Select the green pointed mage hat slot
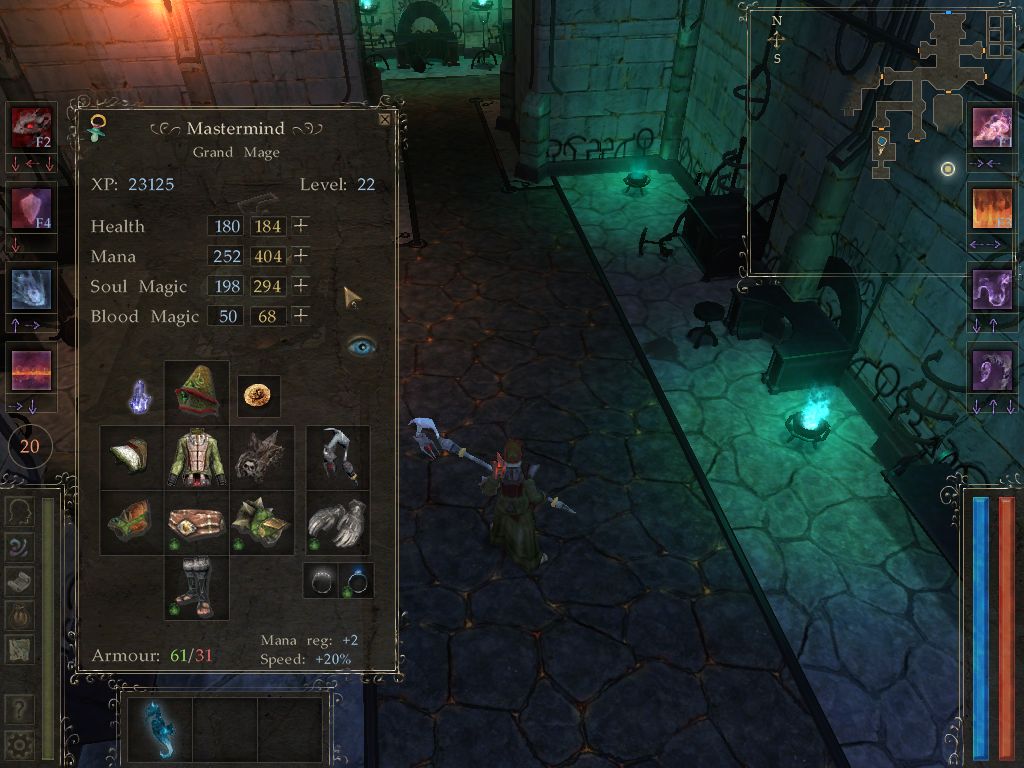 point(197,393)
